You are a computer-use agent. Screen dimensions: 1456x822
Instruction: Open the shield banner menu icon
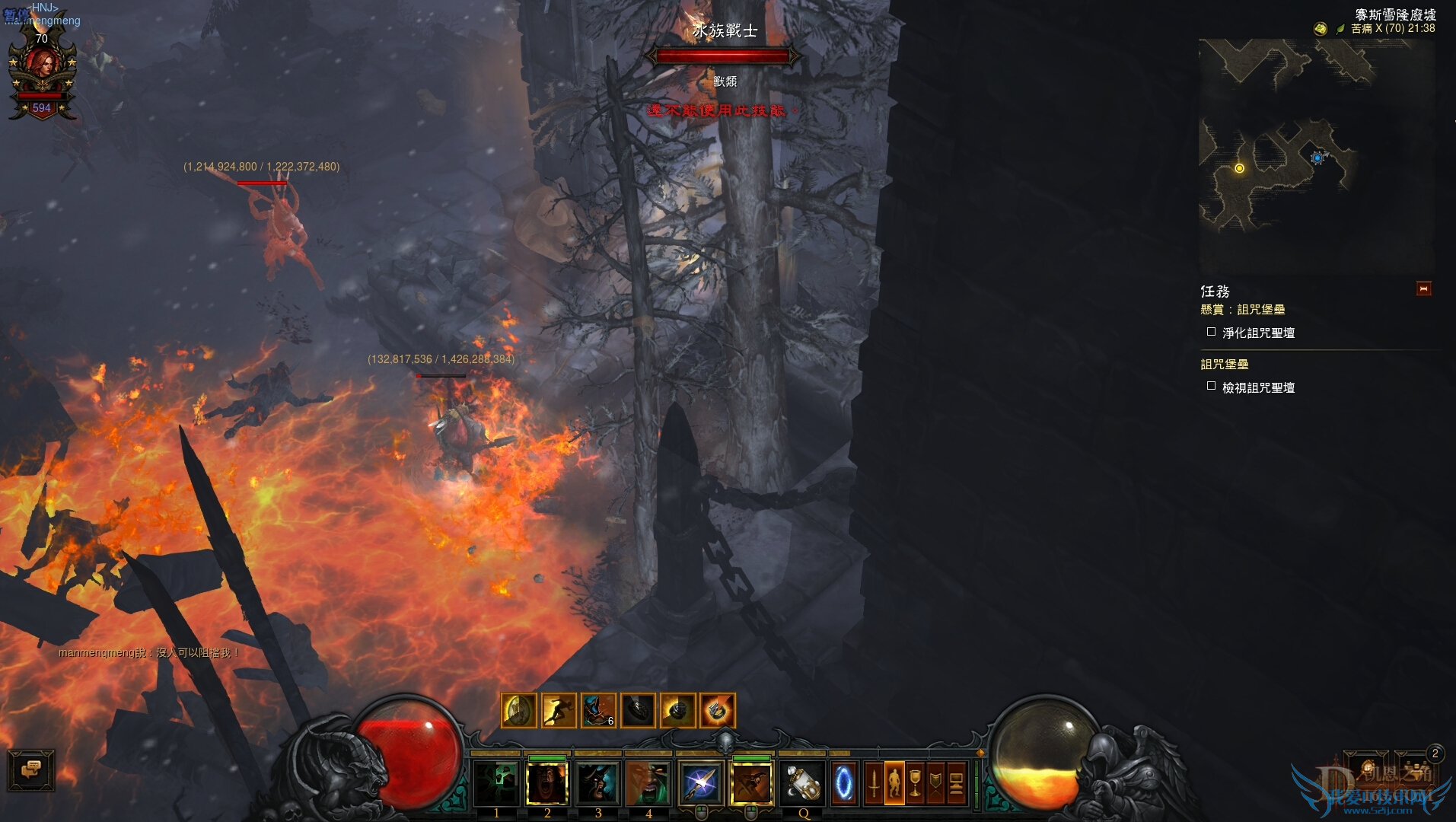[x=935, y=783]
